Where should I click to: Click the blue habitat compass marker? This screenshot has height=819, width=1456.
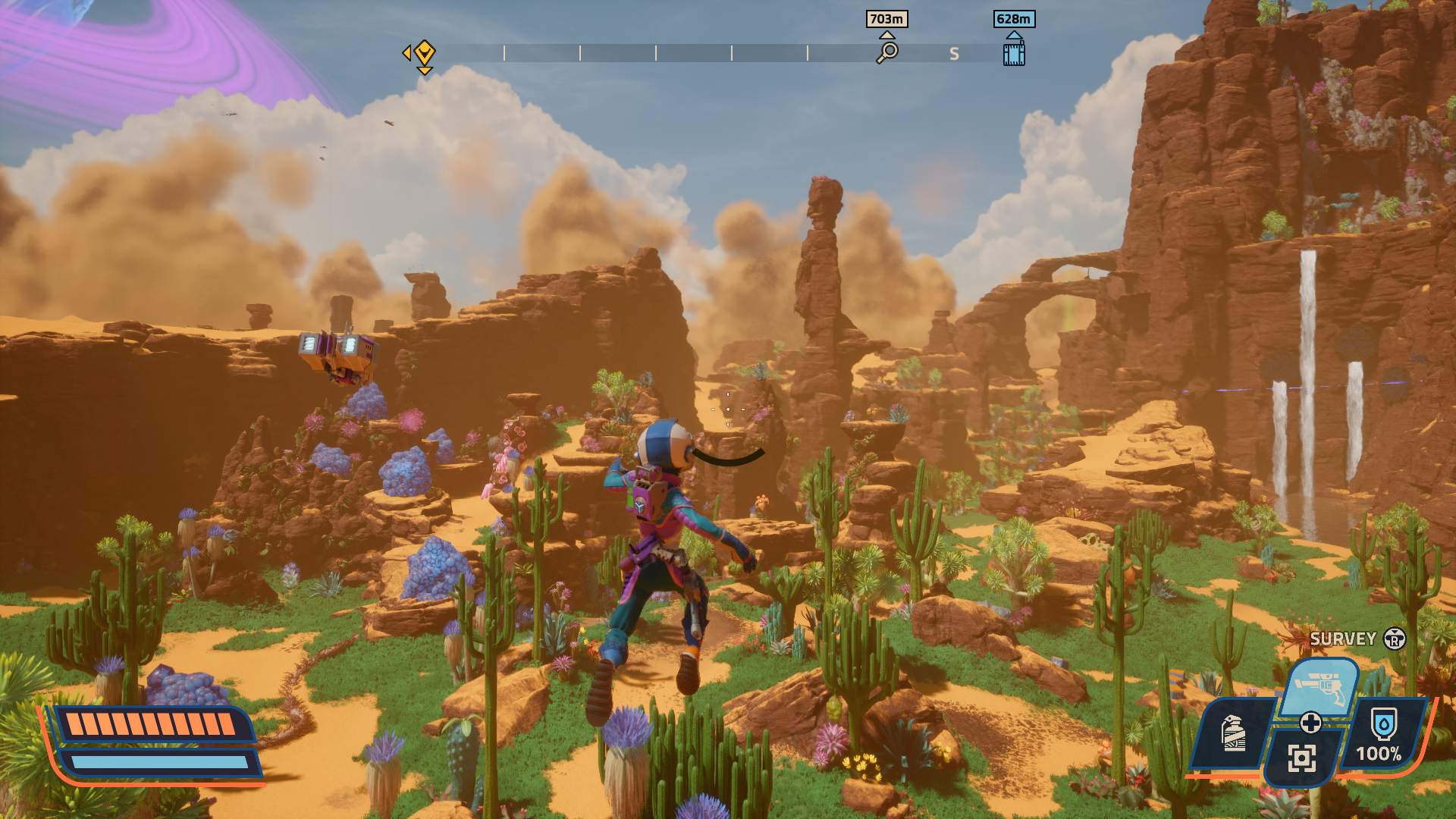pos(1014,53)
